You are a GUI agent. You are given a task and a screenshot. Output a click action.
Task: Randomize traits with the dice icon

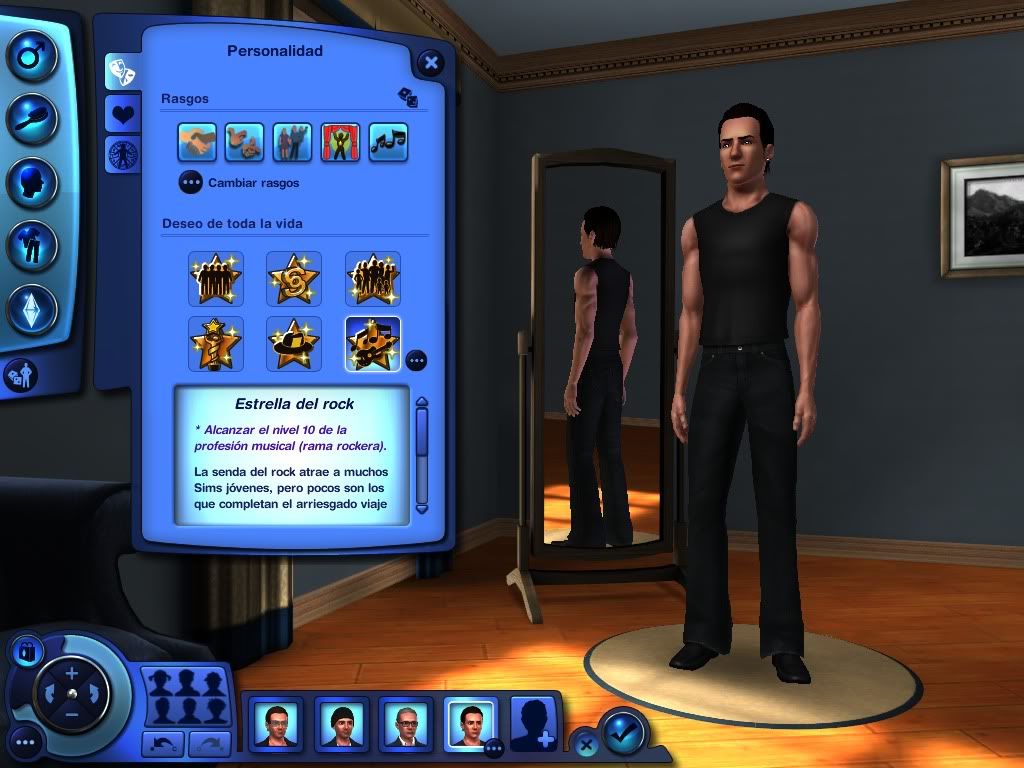tap(408, 97)
